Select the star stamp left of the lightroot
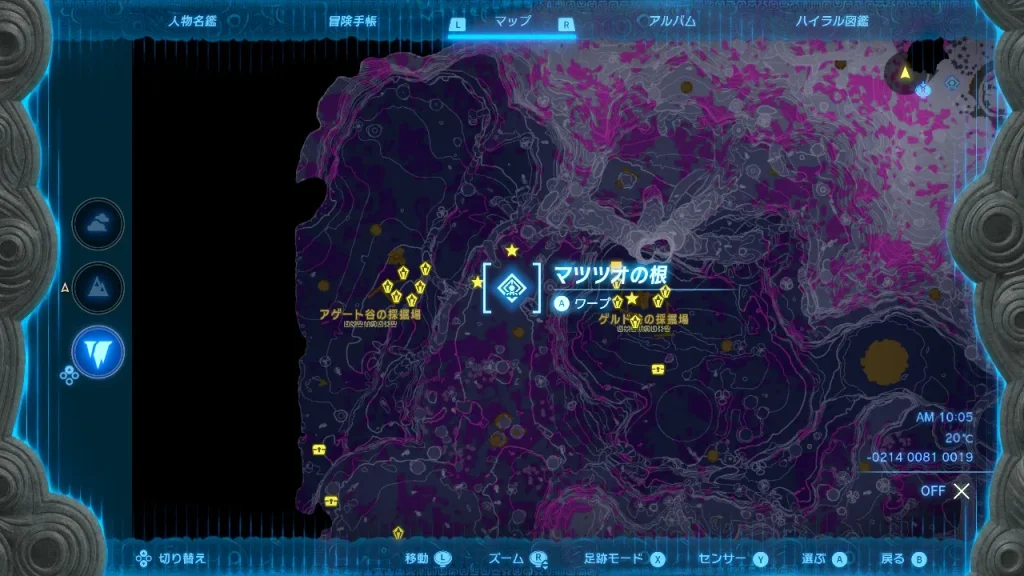The image size is (1024, 576). 477,282
